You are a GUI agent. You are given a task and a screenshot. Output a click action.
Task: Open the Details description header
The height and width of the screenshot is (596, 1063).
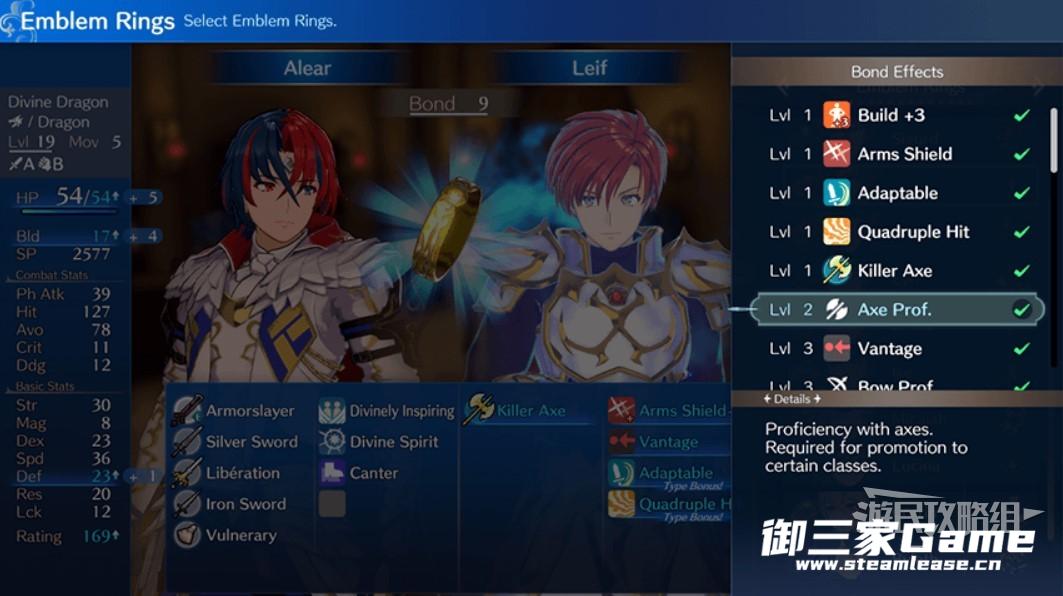(793, 399)
